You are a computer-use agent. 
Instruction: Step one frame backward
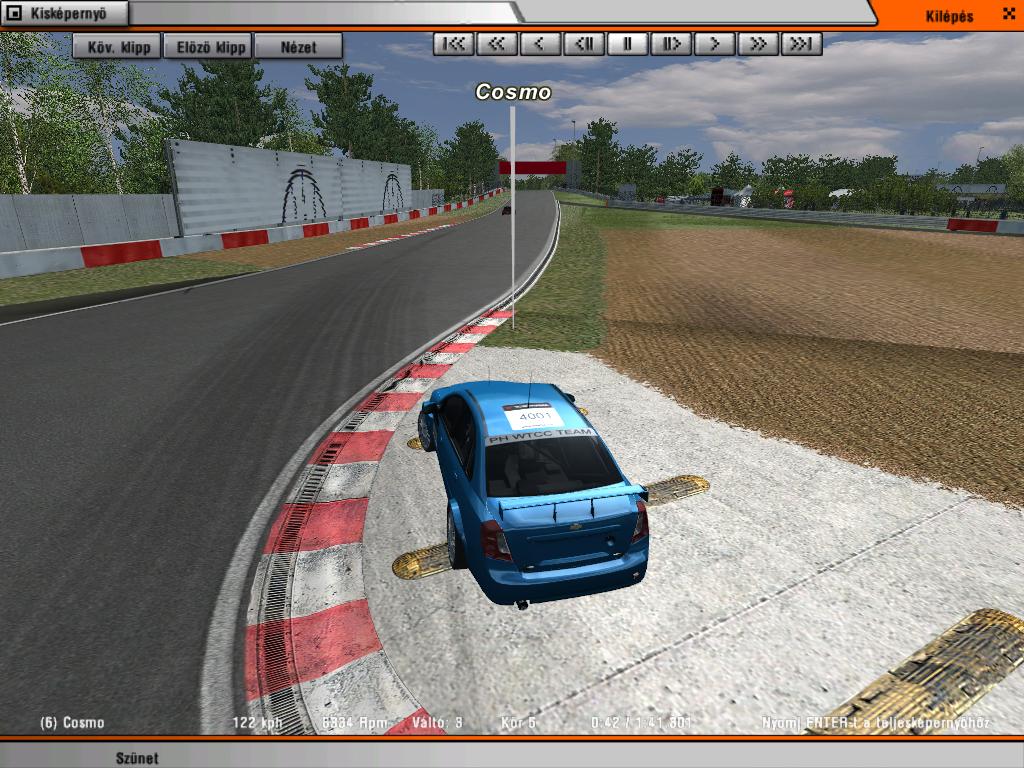[x=584, y=44]
